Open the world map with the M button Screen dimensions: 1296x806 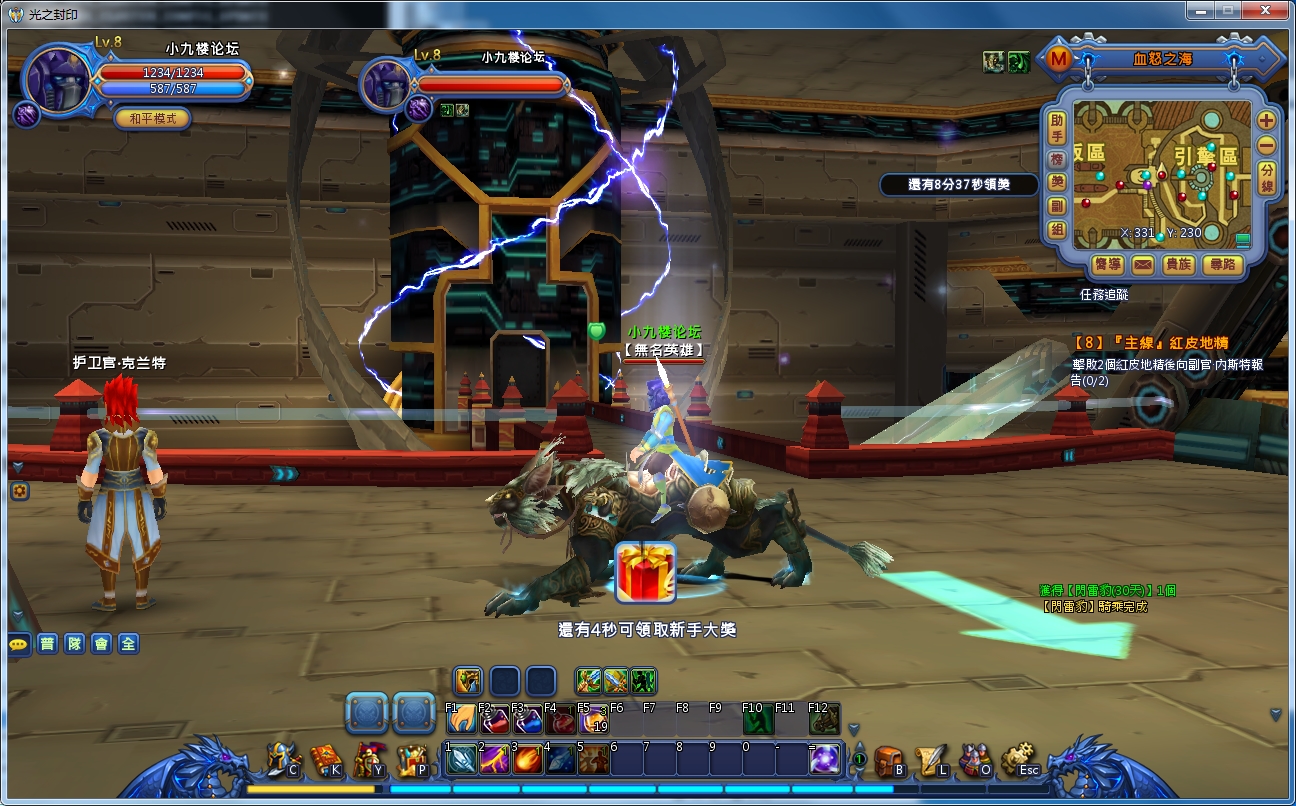click(1058, 59)
